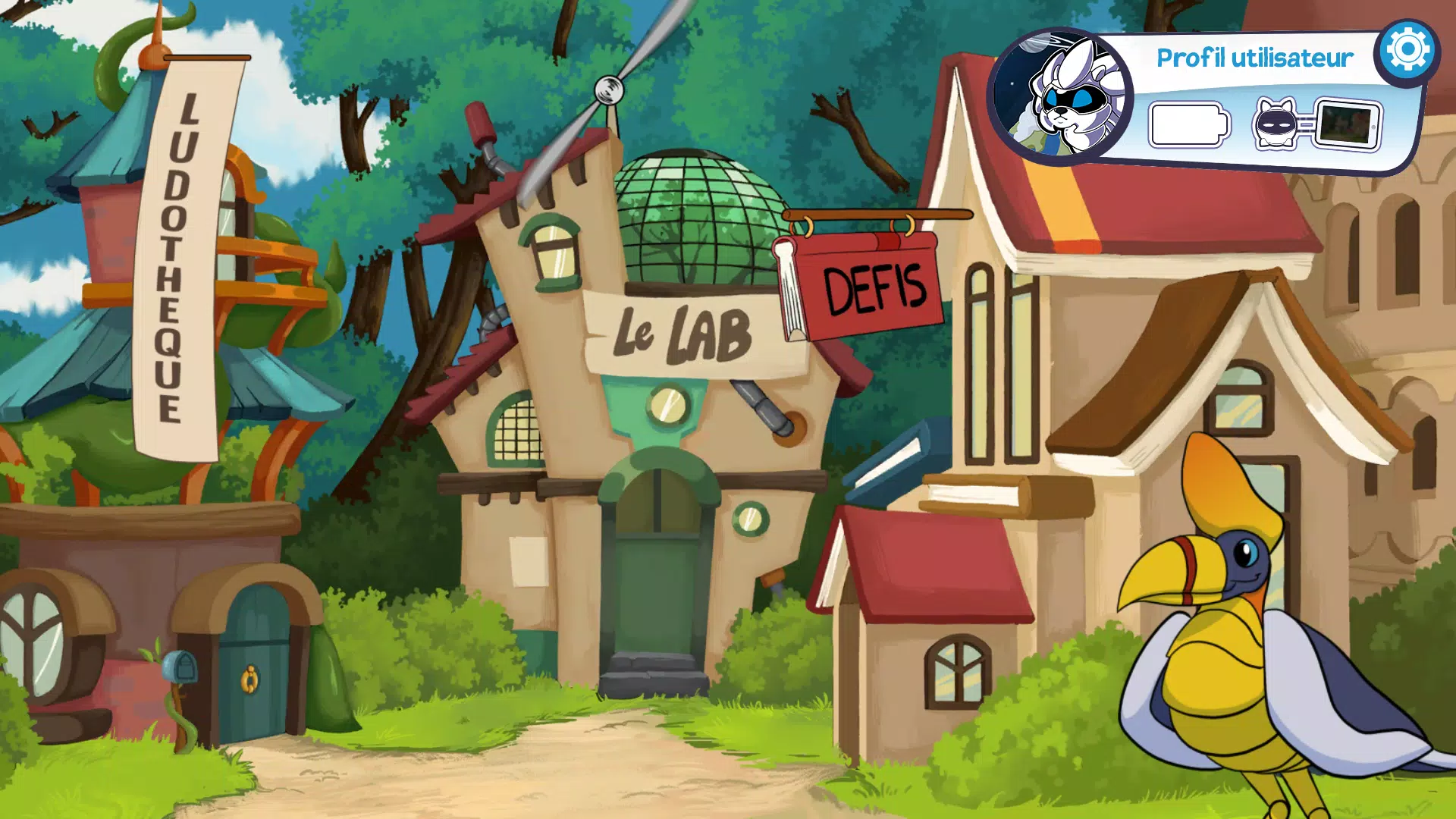Click the Profil utilisateur label
This screenshot has width=1456, height=819.
1255,57
